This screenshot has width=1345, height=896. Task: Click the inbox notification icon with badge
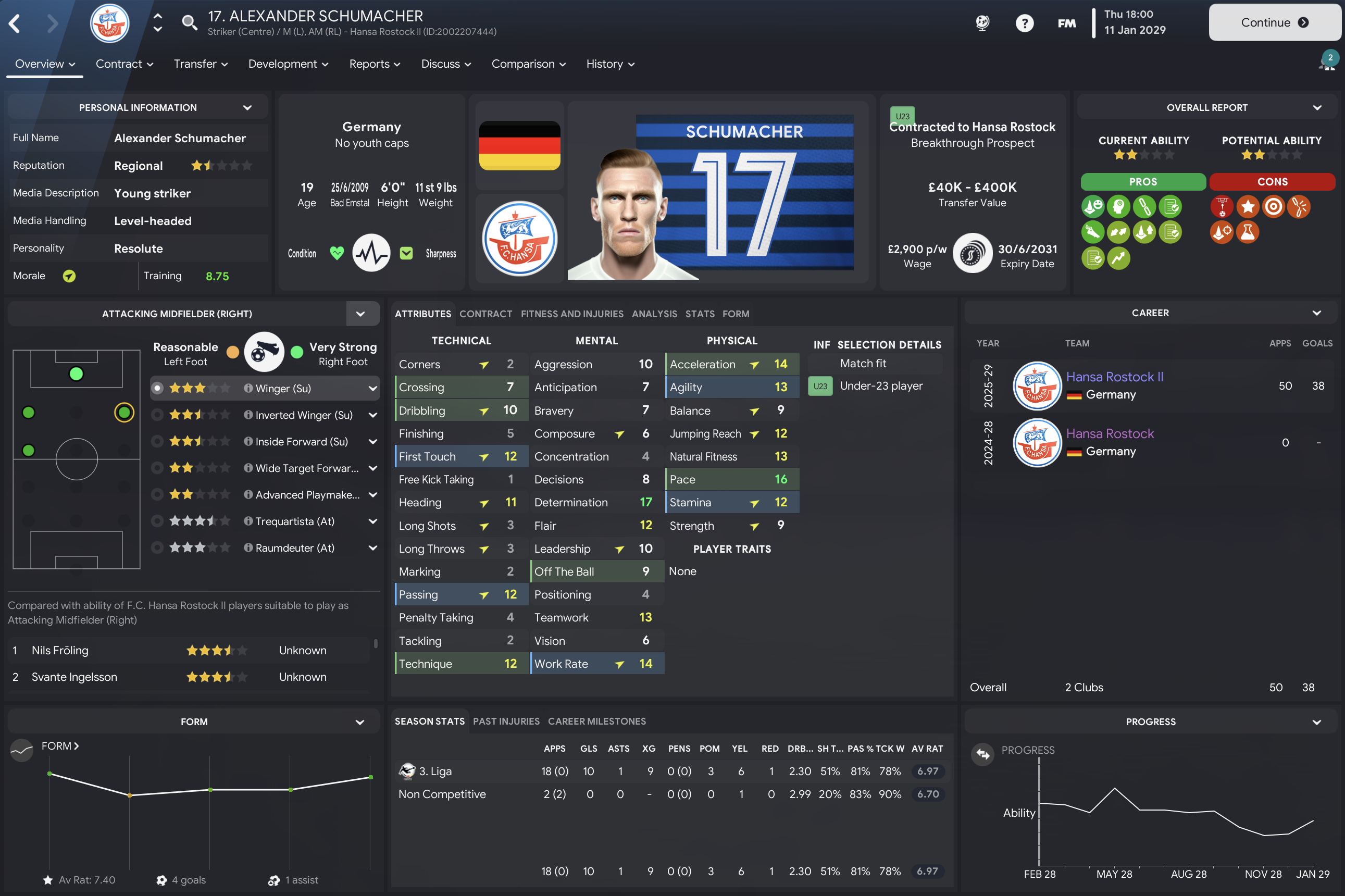1327,61
